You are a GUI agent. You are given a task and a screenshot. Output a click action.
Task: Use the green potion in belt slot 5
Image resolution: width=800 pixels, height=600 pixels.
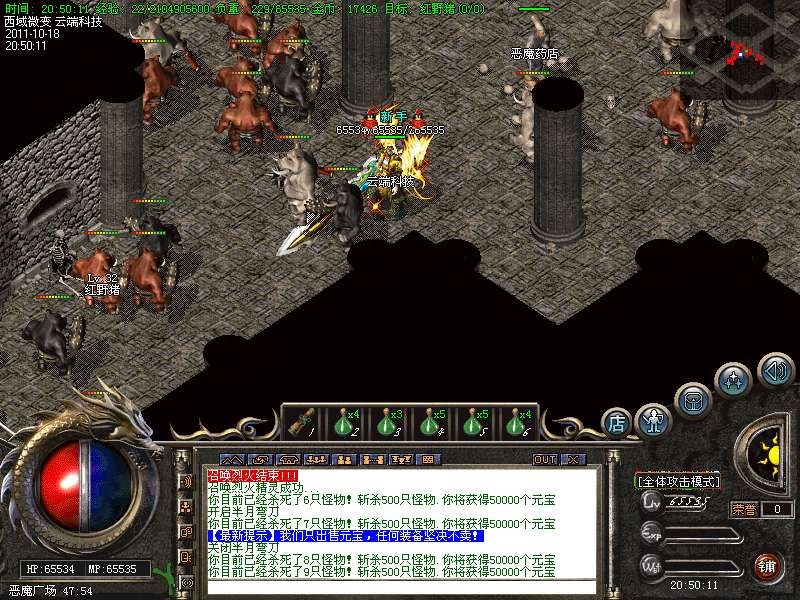474,422
